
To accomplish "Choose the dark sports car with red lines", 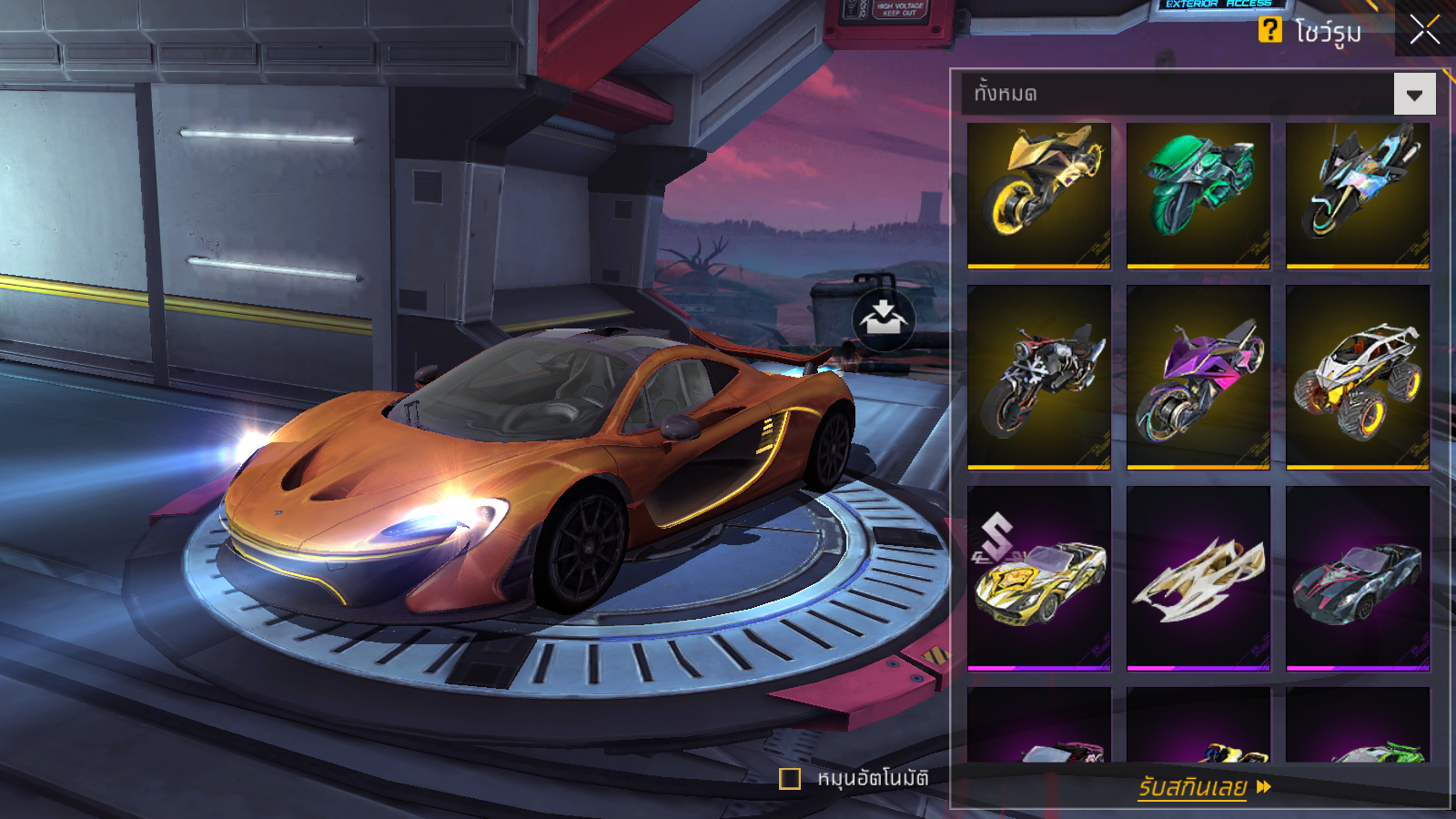I will click(1357, 578).
